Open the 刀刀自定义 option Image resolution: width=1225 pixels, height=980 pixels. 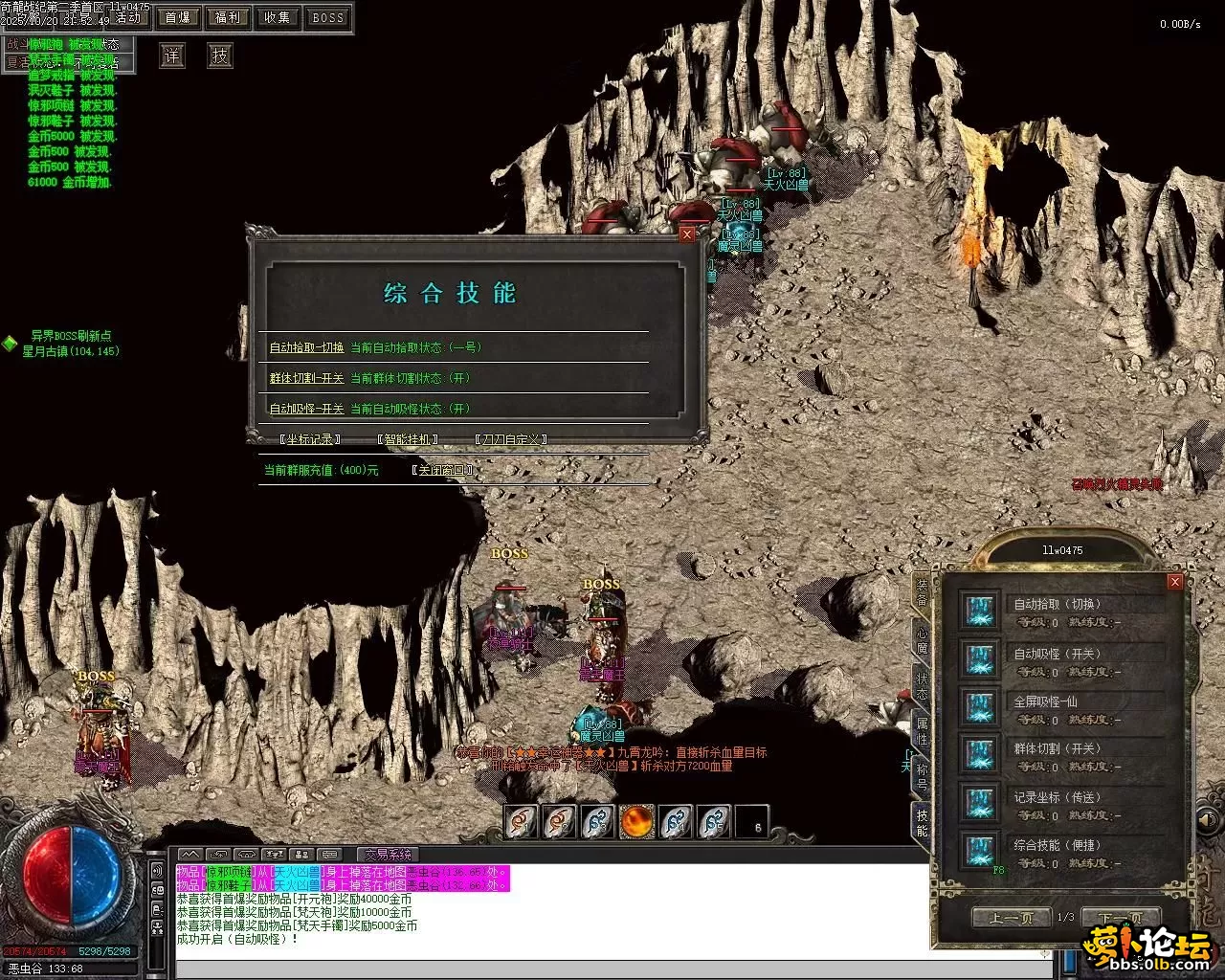(x=511, y=439)
